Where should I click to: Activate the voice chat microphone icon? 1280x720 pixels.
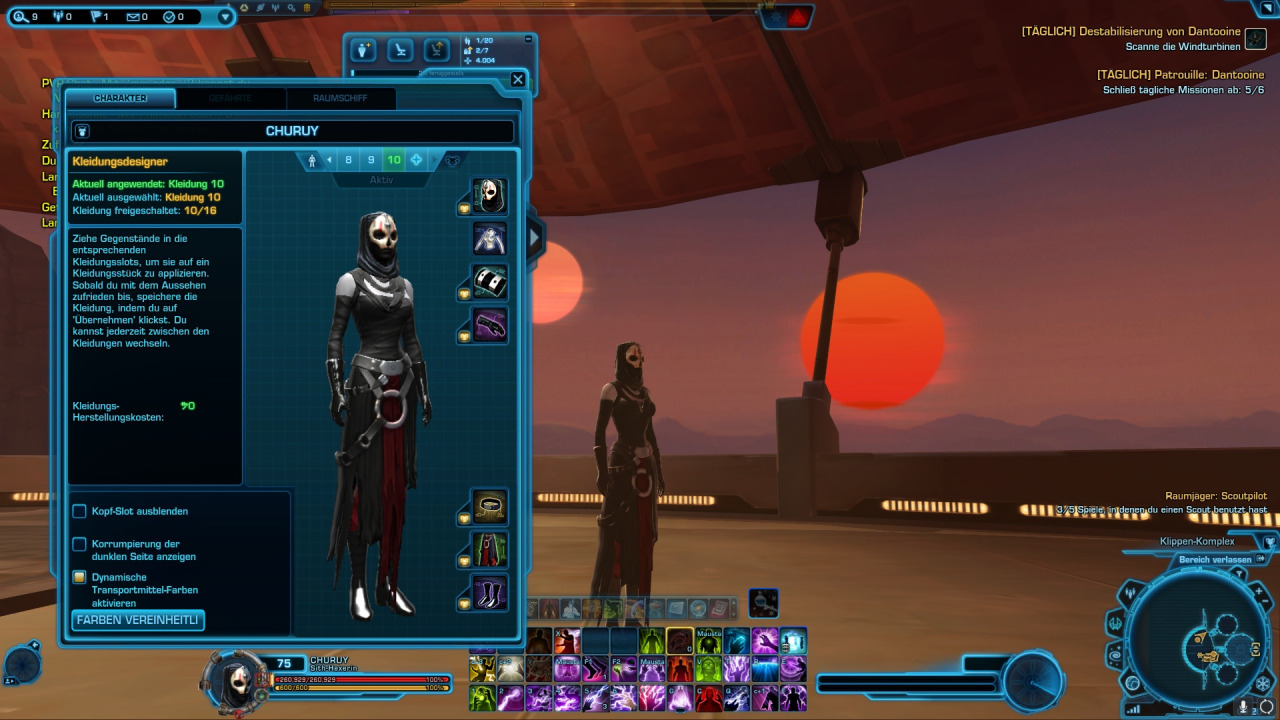[1243, 706]
